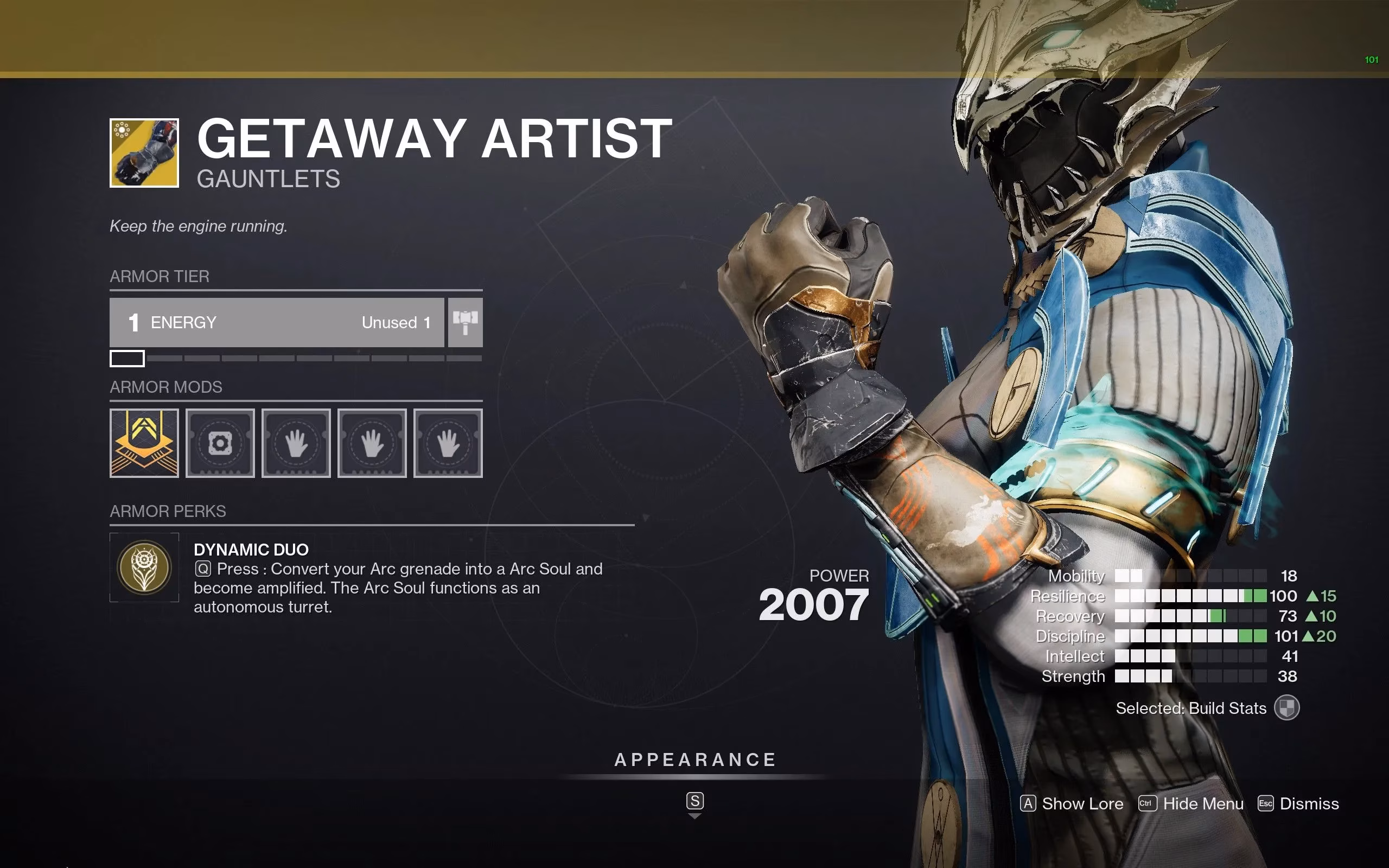
Task: Click the first armor mod socket icon
Action: pyautogui.click(x=143, y=443)
